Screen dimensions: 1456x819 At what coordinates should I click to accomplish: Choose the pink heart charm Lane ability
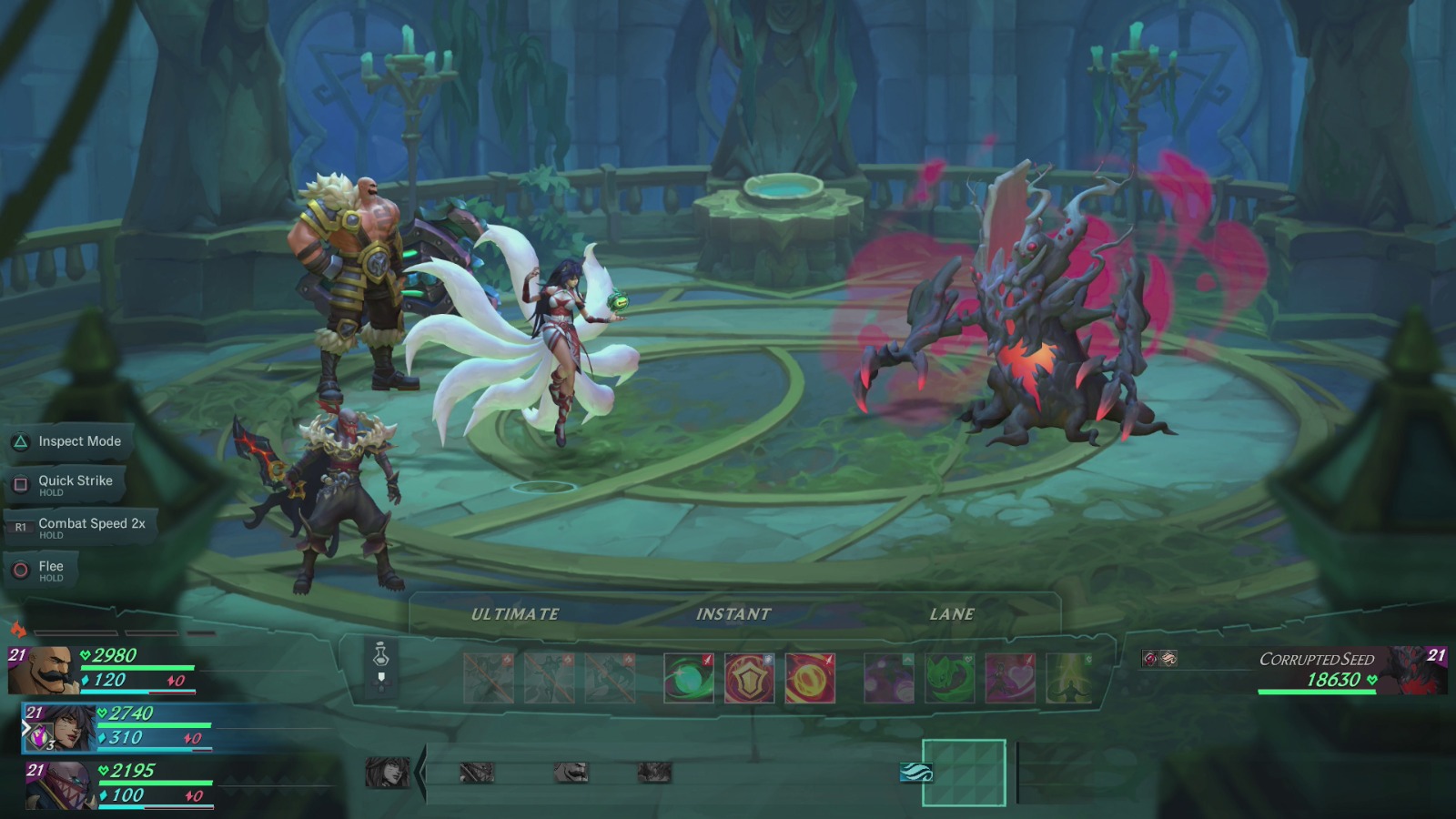[1011, 678]
